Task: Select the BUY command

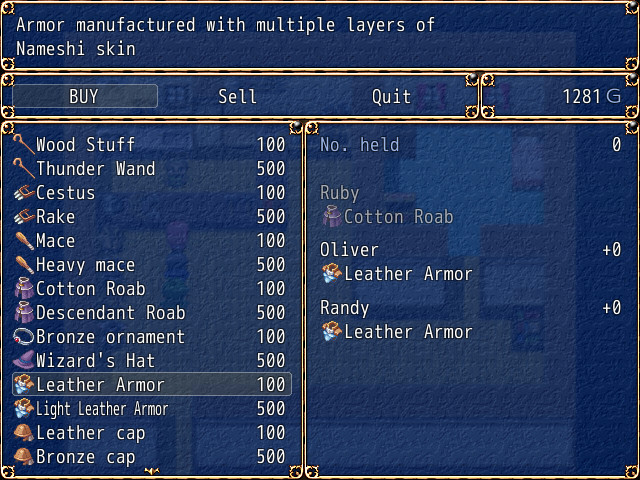Action: point(84,96)
